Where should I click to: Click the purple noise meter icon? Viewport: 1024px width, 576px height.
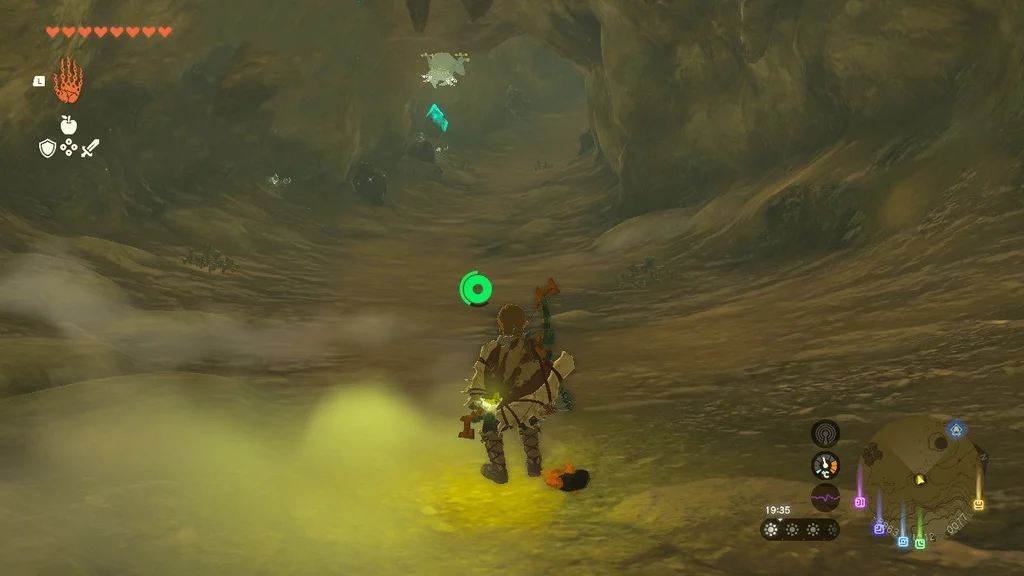[825, 497]
